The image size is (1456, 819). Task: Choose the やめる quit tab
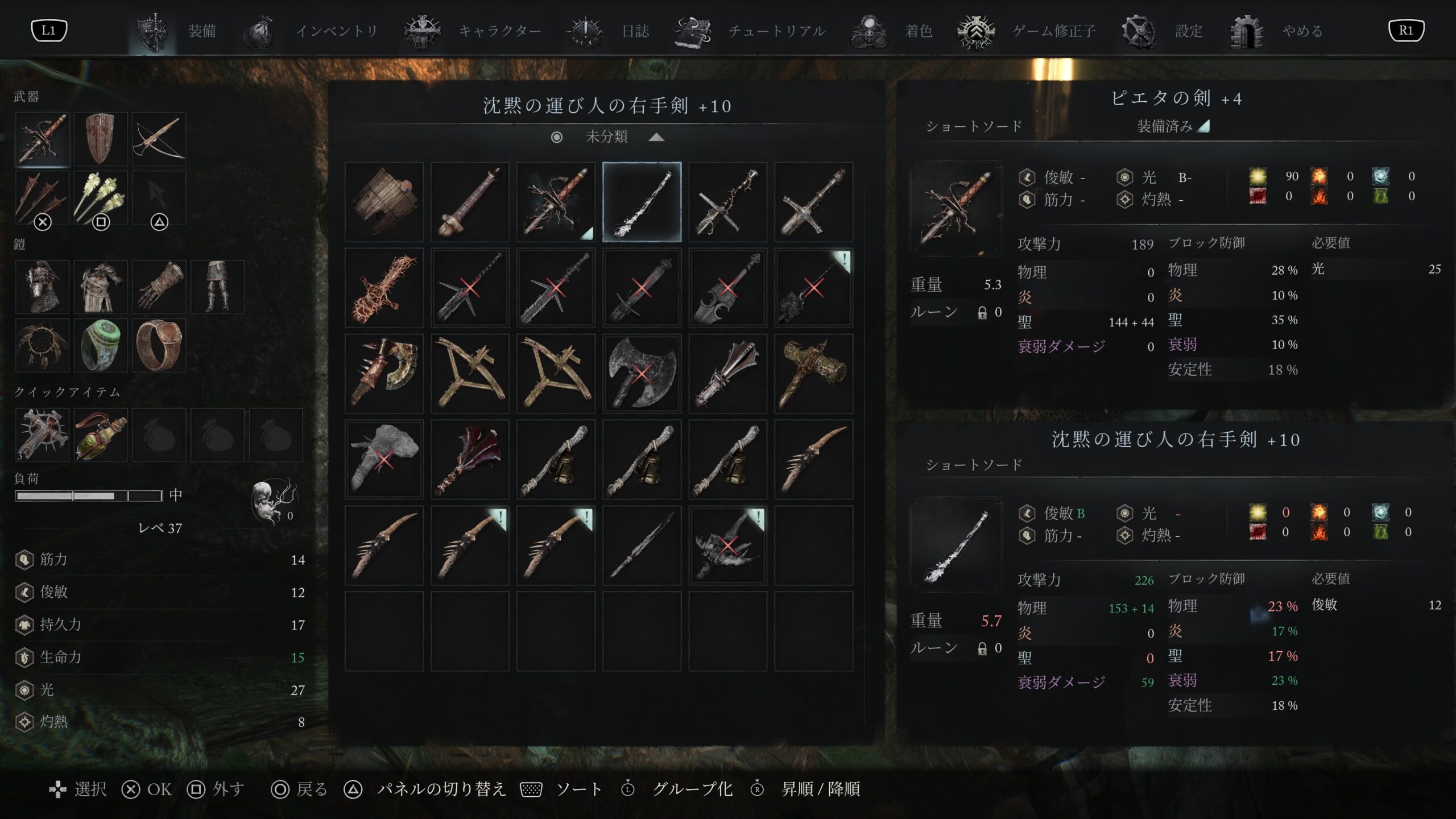(1301, 31)
